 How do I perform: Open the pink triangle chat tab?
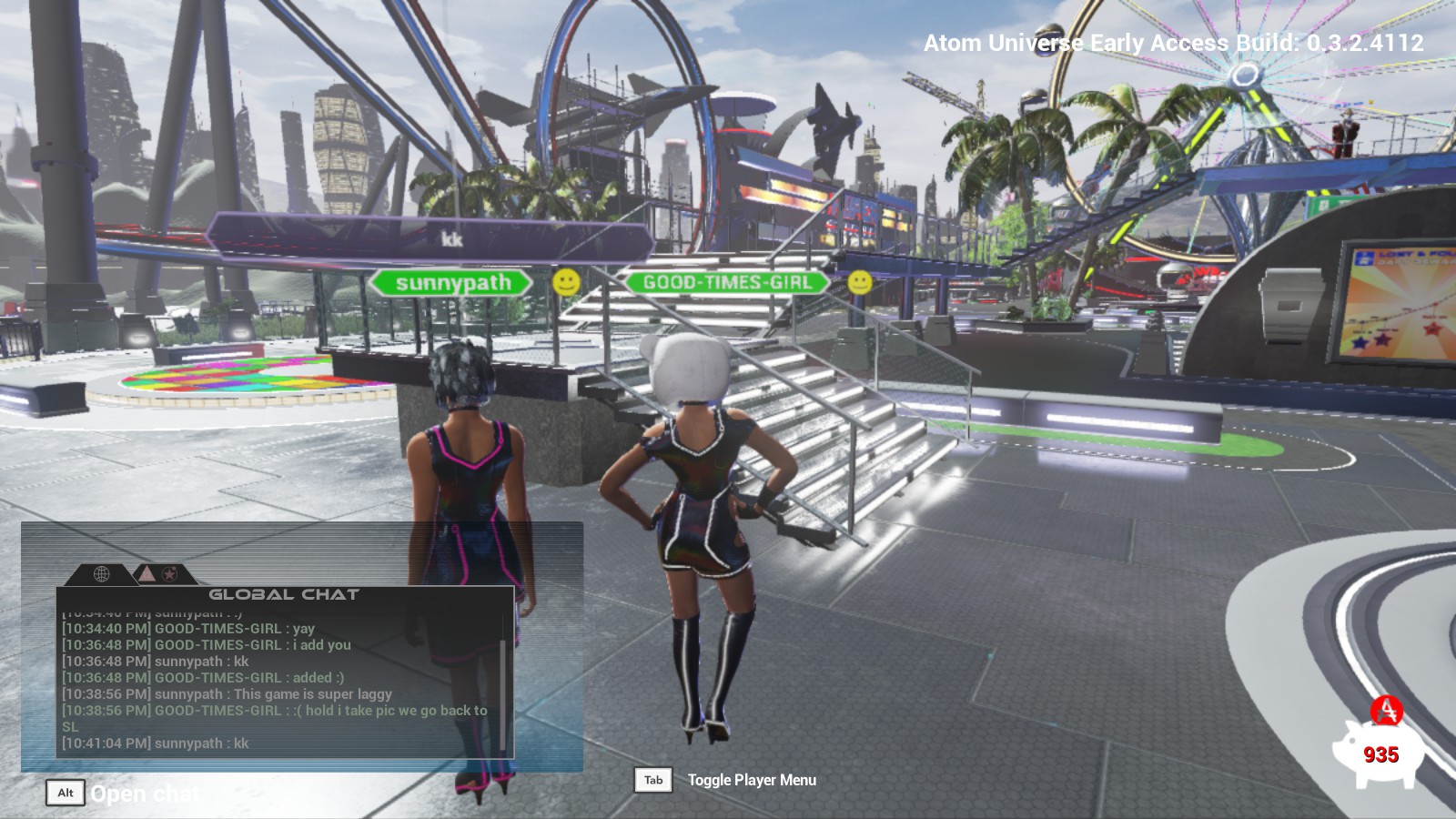click(x=146, y=573)
